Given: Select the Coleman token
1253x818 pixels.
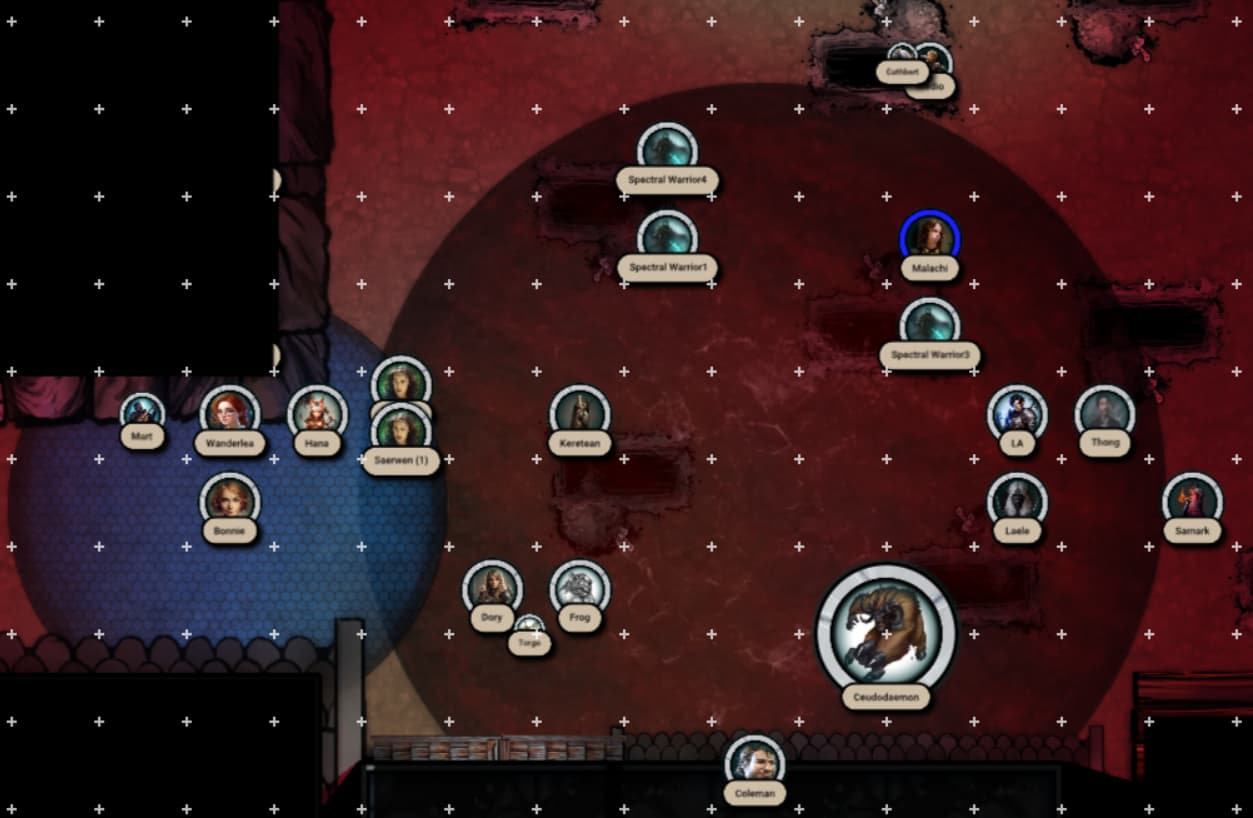Looking at the screenshot, I should [x=755, y=763].
